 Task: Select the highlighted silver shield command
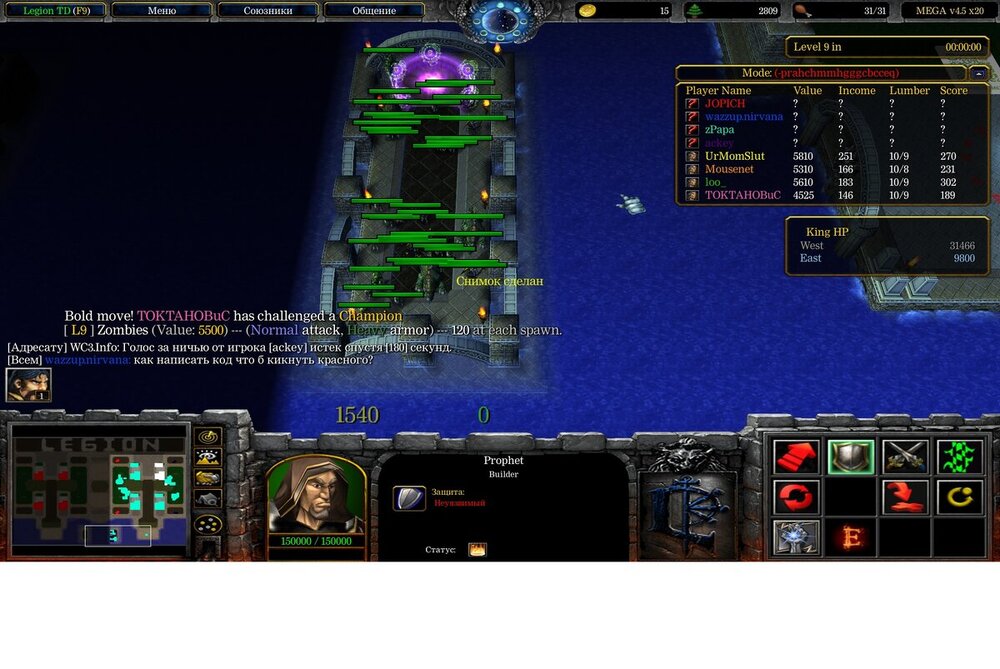click(851, 457)
